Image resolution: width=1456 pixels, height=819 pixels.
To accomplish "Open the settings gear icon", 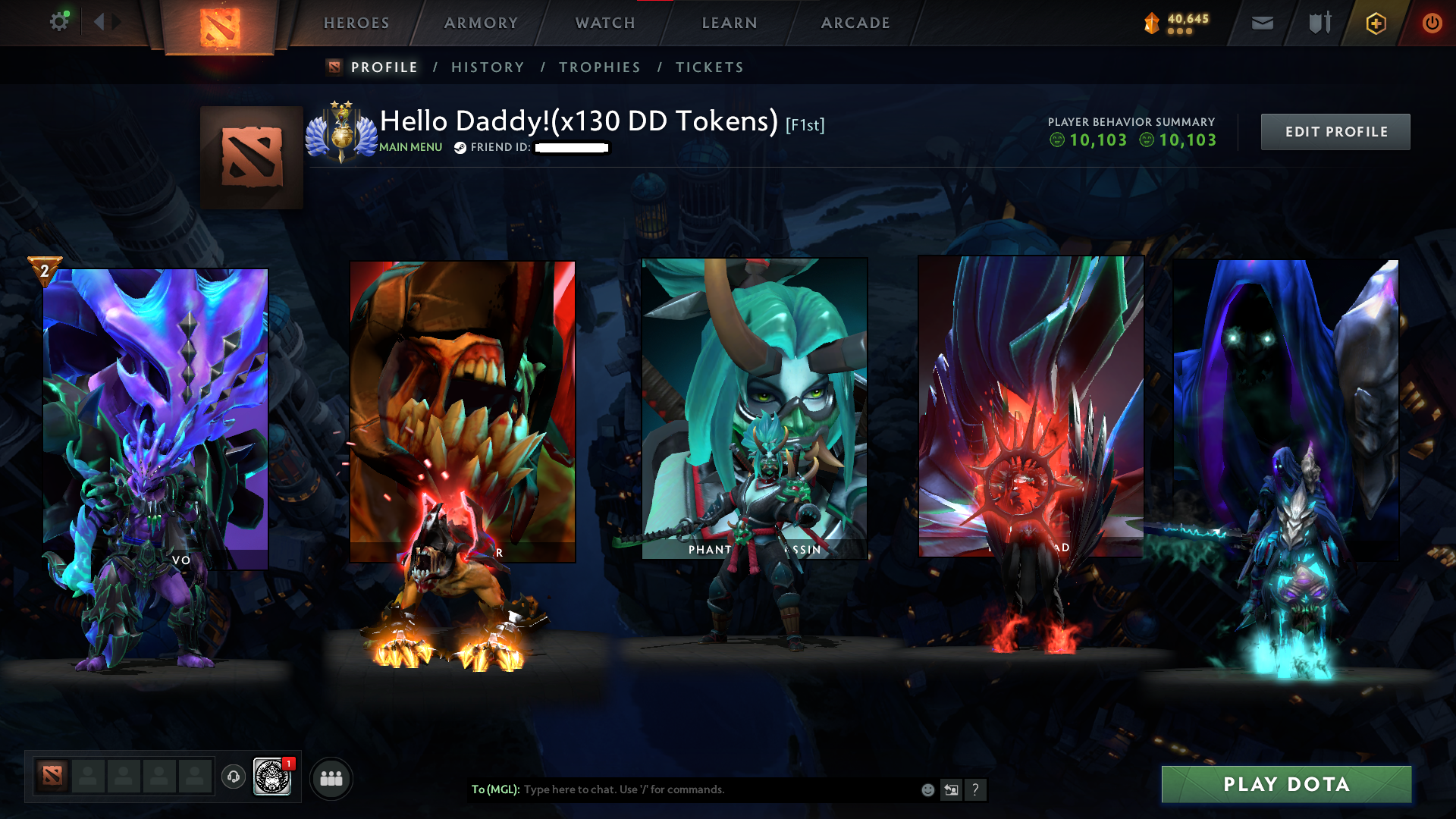I will (59, 21).
